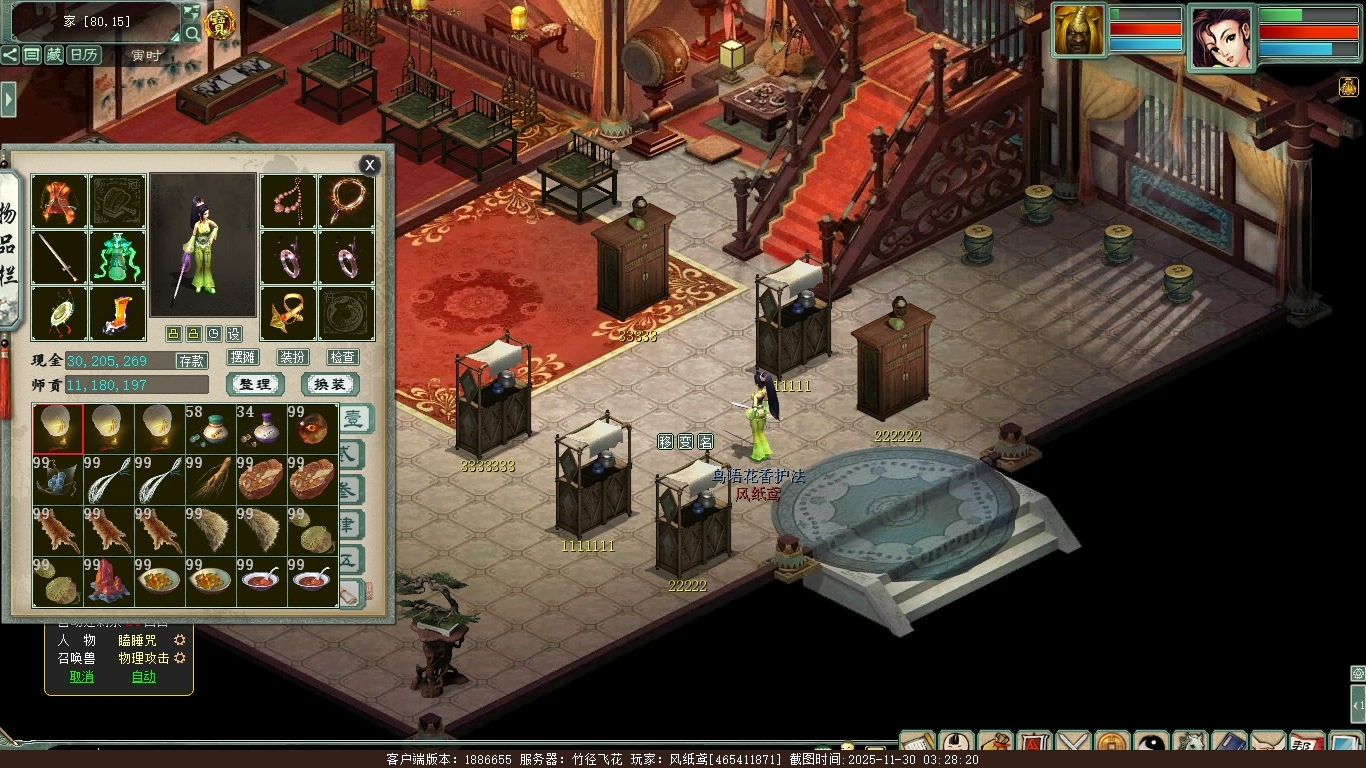Select the equipped pink bead necklace slot
1366x768 pixels.
(x=289, y=202)
